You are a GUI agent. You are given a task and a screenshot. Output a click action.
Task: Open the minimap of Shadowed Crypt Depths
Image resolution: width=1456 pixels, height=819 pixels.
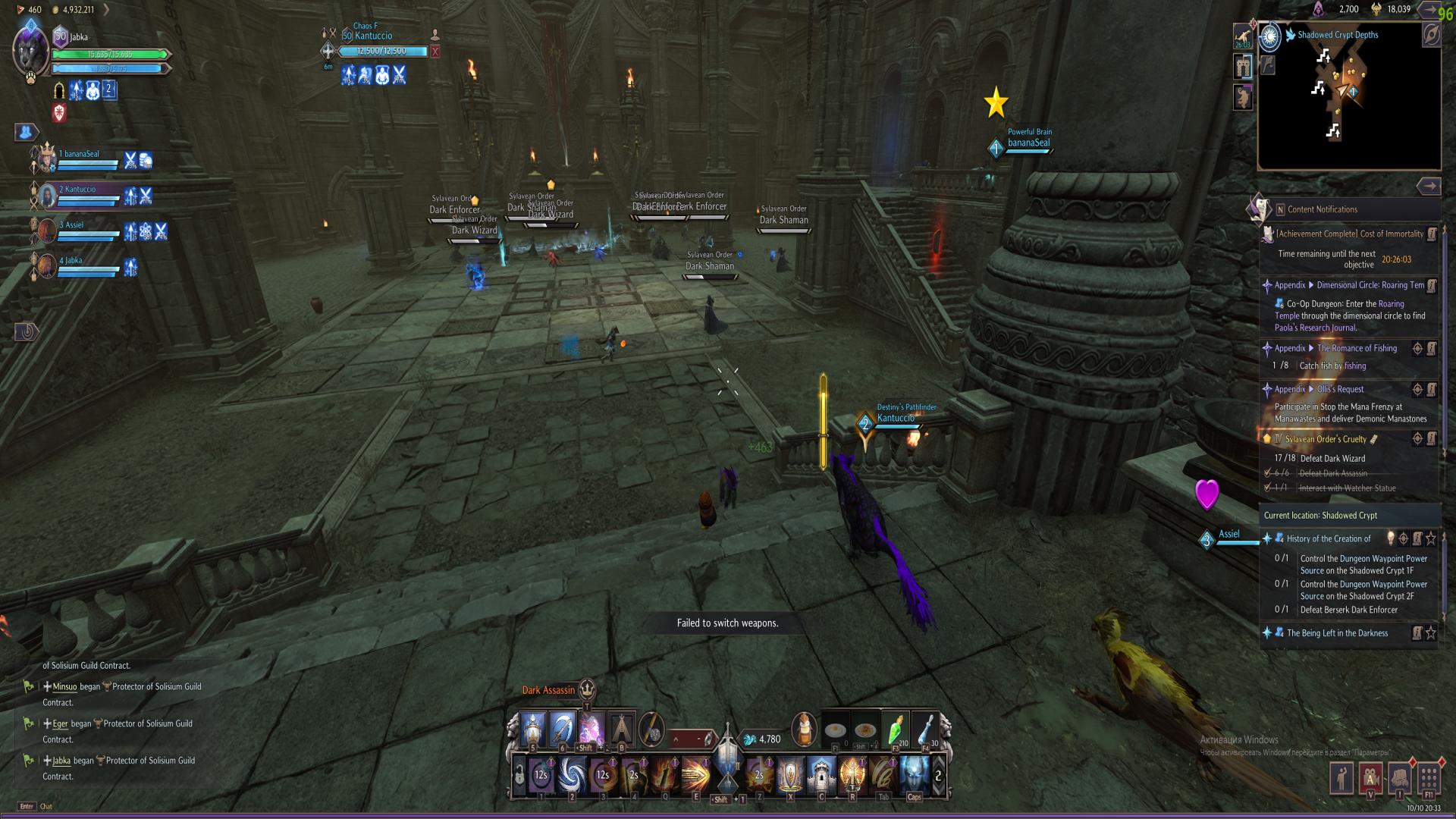pos(1348,99)
